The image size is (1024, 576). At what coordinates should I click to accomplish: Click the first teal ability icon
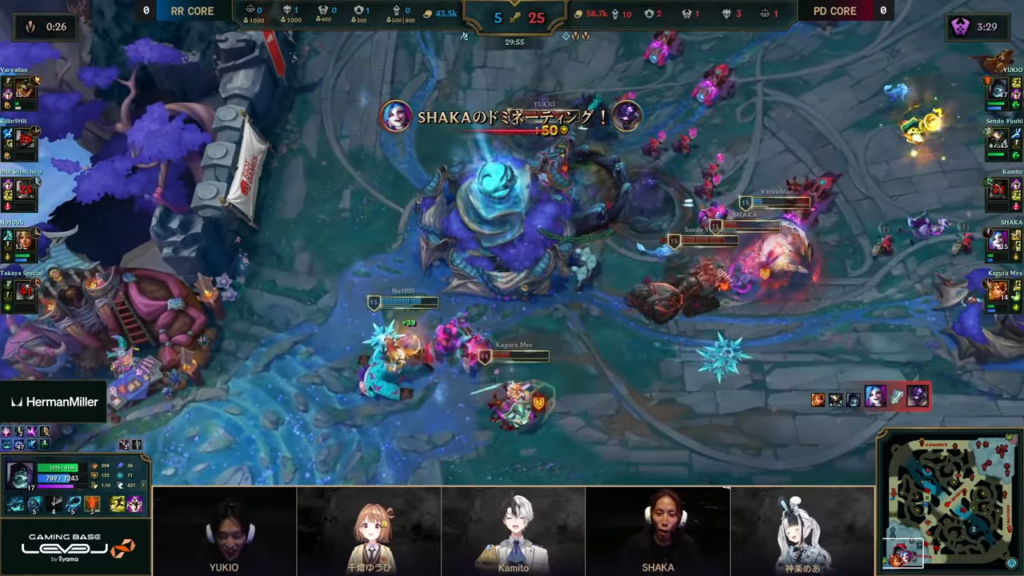point(18,505)
